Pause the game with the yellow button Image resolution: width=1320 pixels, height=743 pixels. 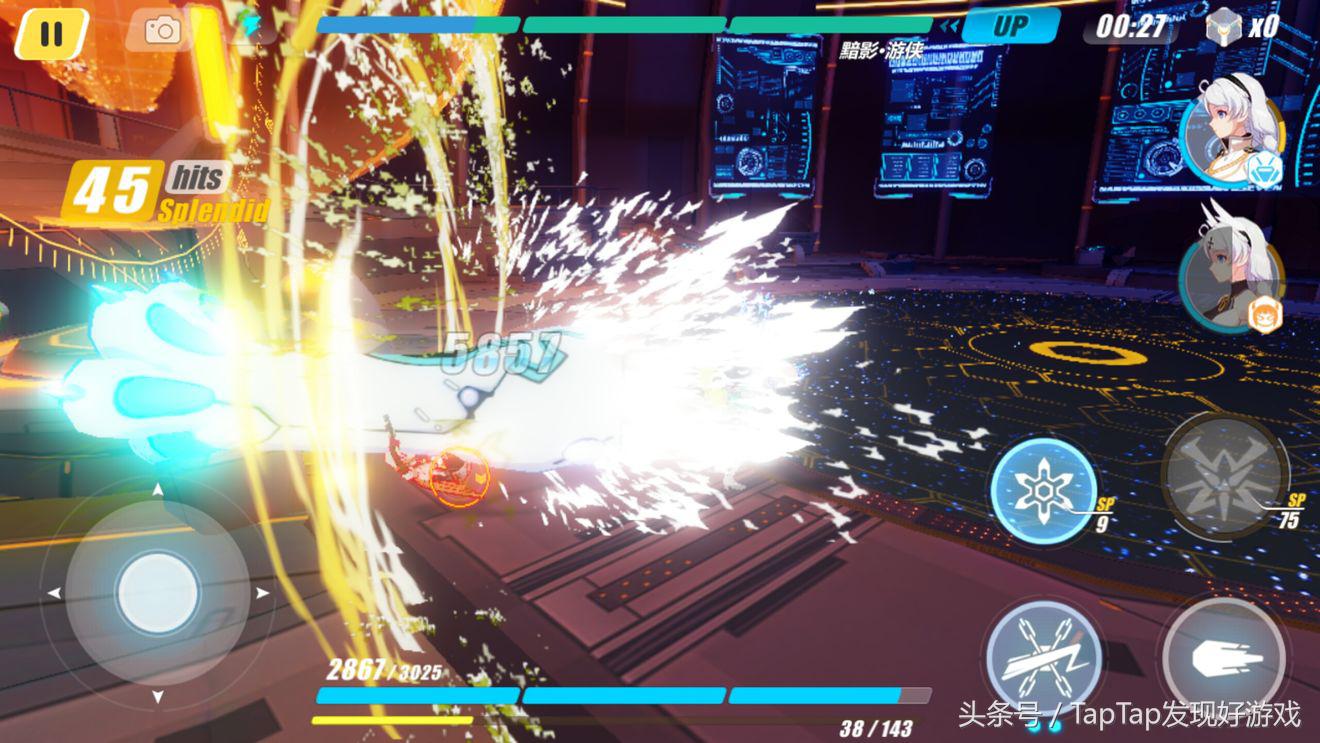[x=51, y=33]
